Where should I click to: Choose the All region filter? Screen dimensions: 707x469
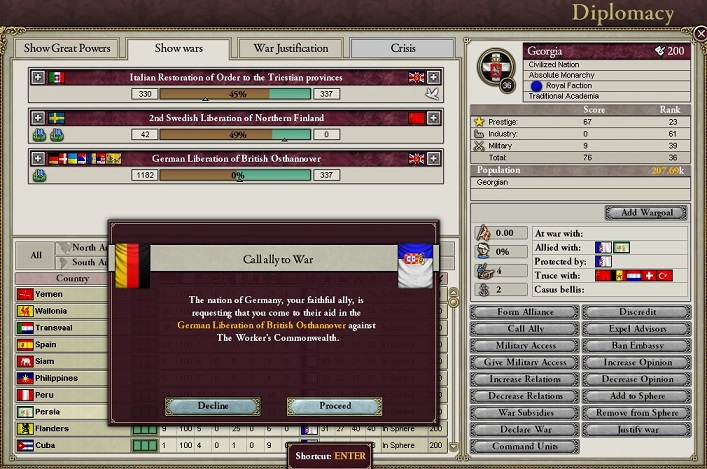coord(36,255)
